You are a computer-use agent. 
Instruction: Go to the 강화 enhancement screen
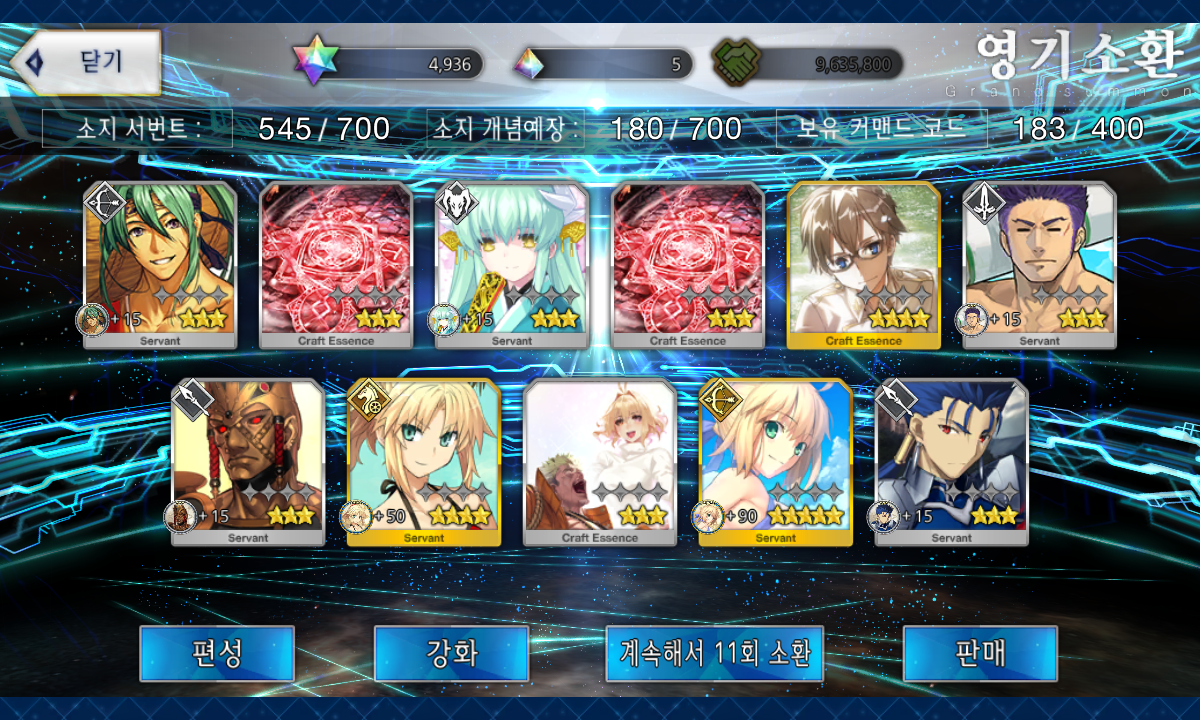pyautogui.click(x=451, y=653)
